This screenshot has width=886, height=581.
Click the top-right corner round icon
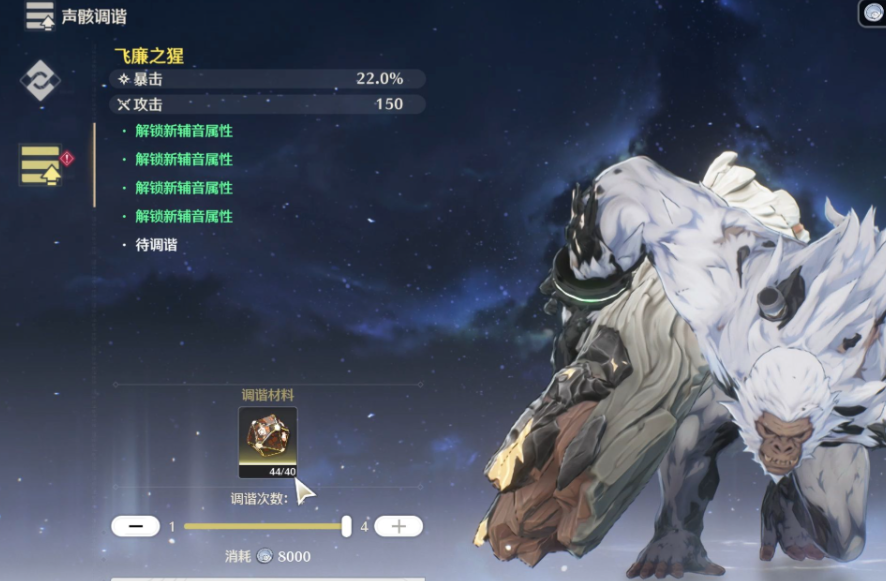(873, 12)
